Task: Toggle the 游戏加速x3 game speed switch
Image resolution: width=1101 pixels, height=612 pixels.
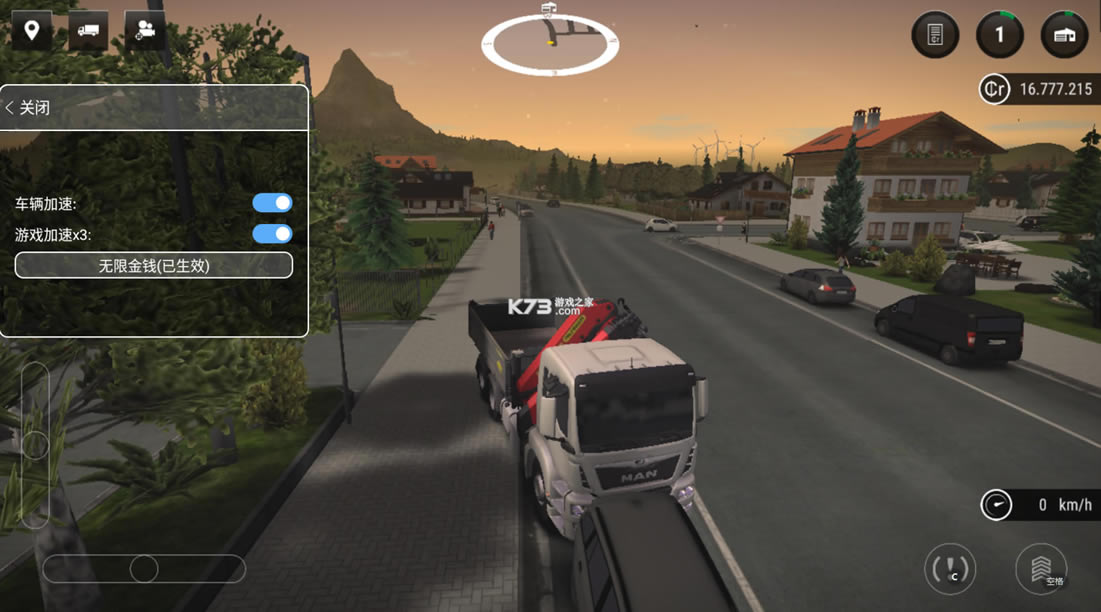Action: pyautogui.click(x=272, y=234)
